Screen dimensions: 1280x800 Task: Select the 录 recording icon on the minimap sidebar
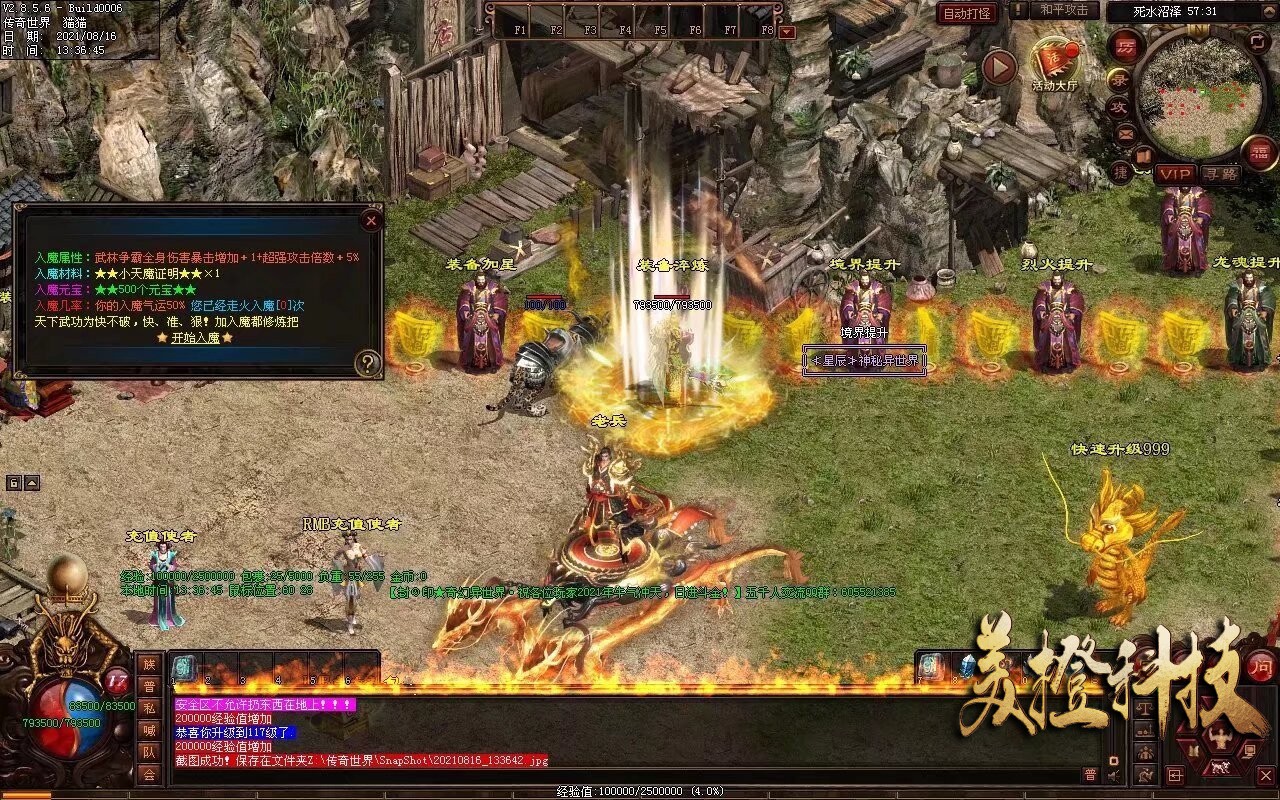(x=1119, y=79)
